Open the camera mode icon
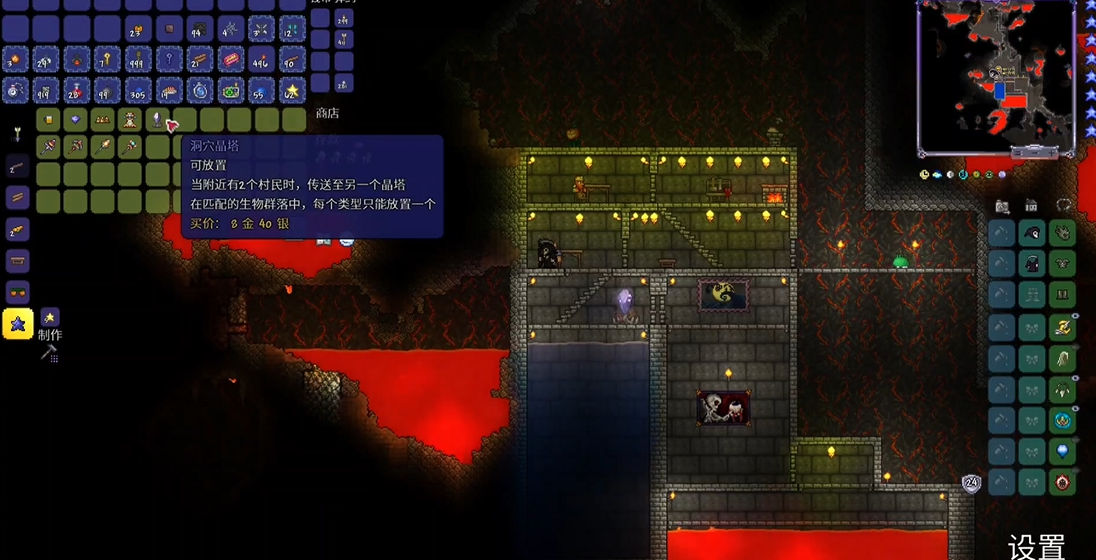This screenshot has width=1096, height=560. [1002, 206]
